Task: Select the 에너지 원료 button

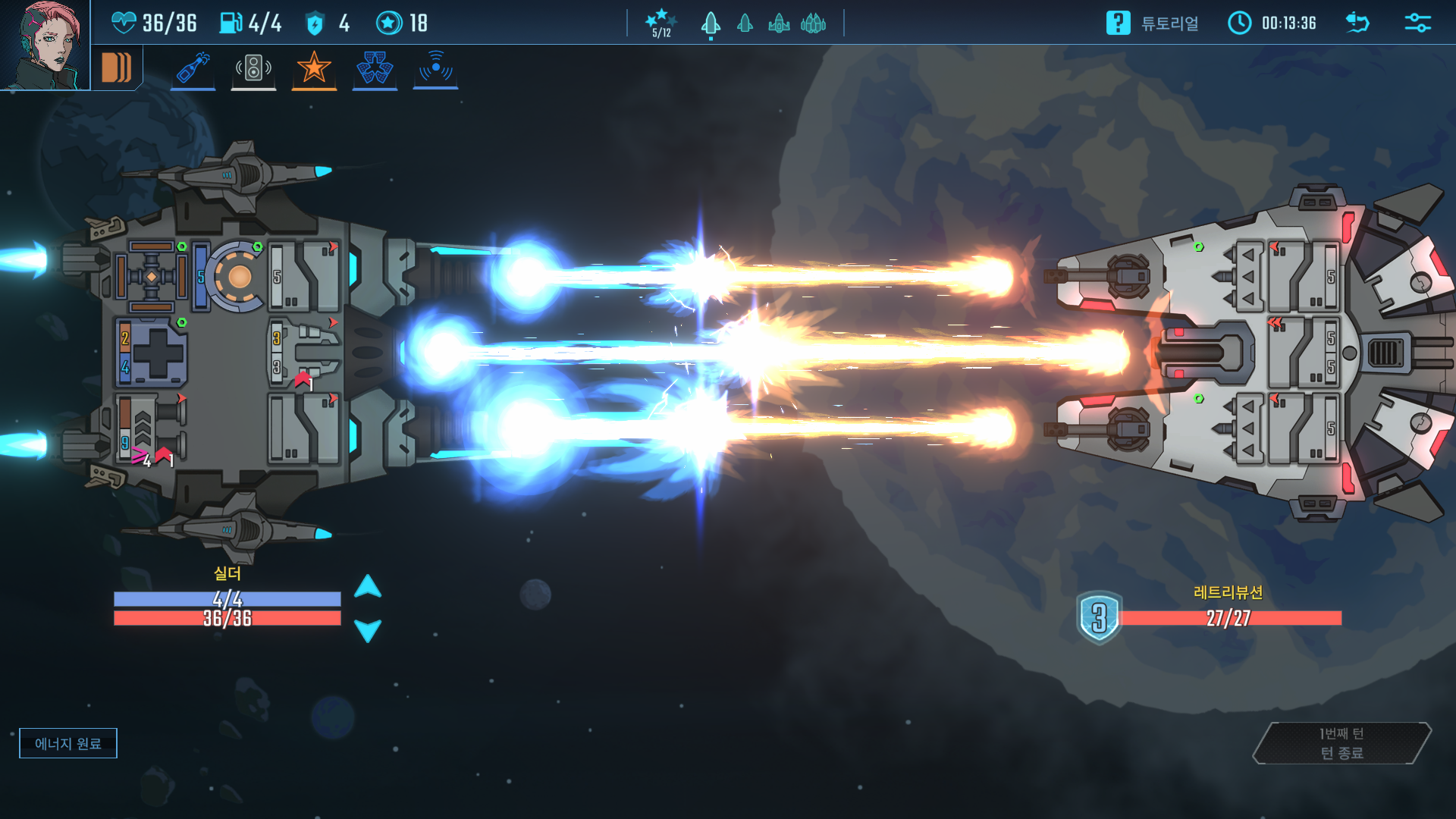Action: (68, 743)
